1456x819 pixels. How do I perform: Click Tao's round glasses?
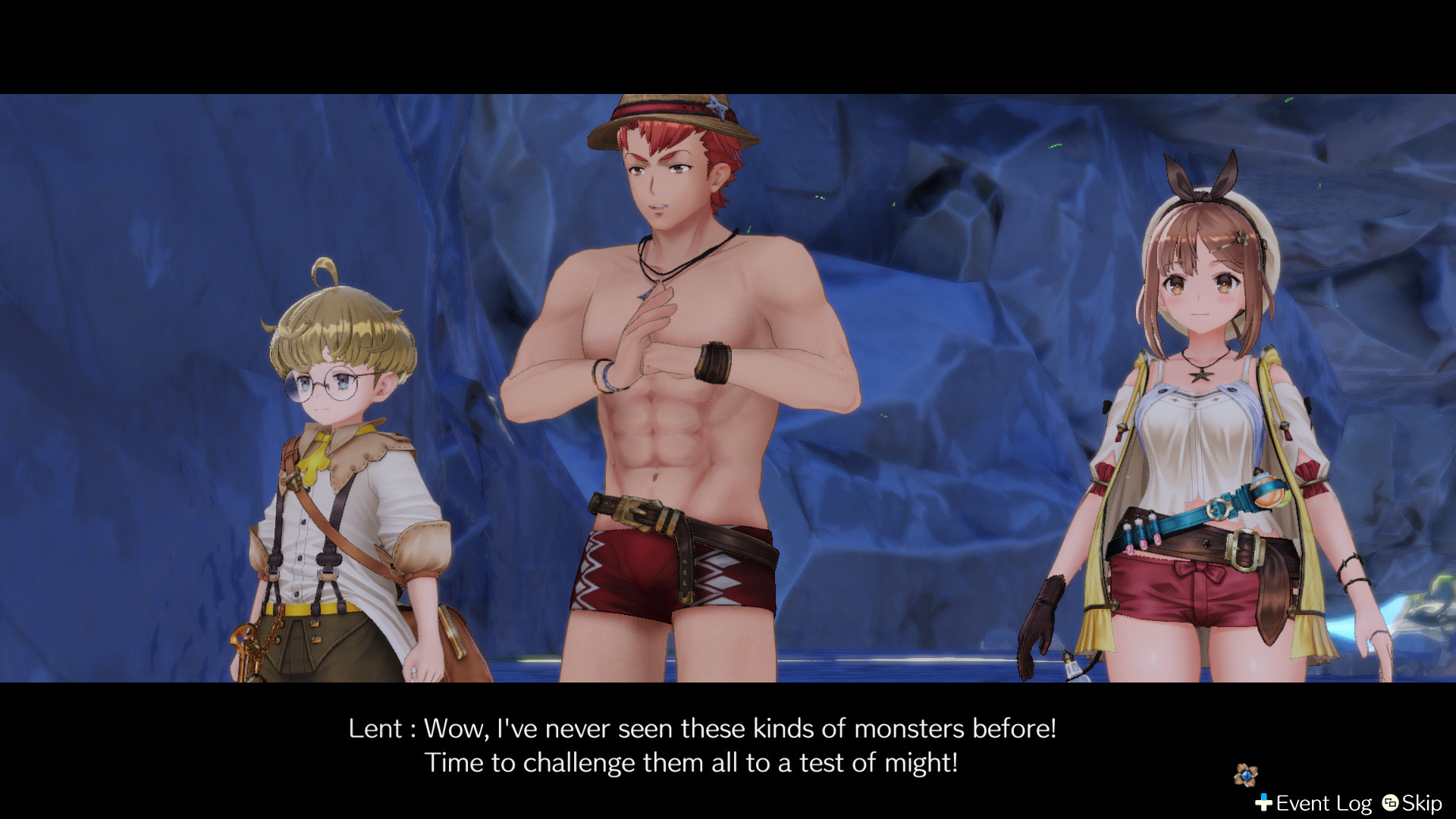(324, 384)
